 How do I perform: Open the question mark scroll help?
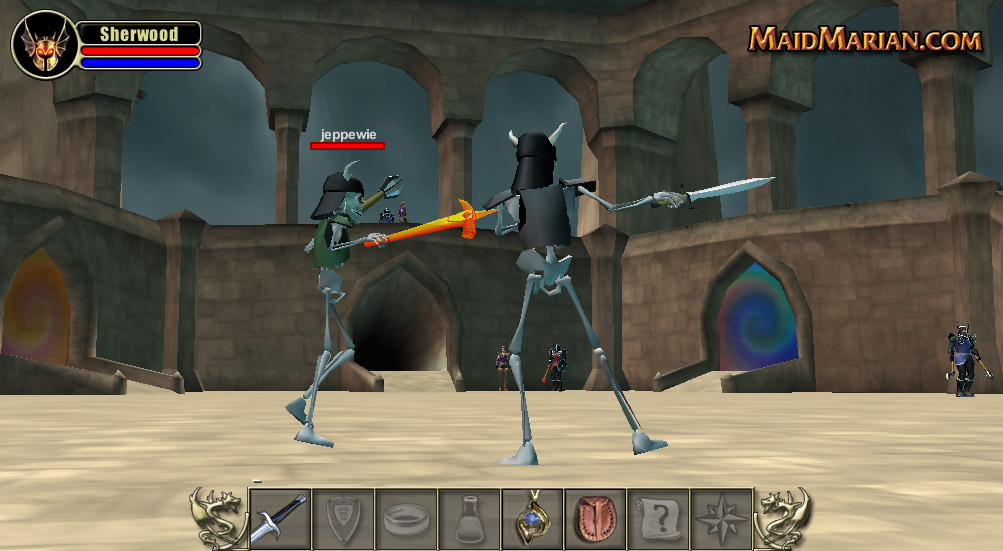pos(658,518)
